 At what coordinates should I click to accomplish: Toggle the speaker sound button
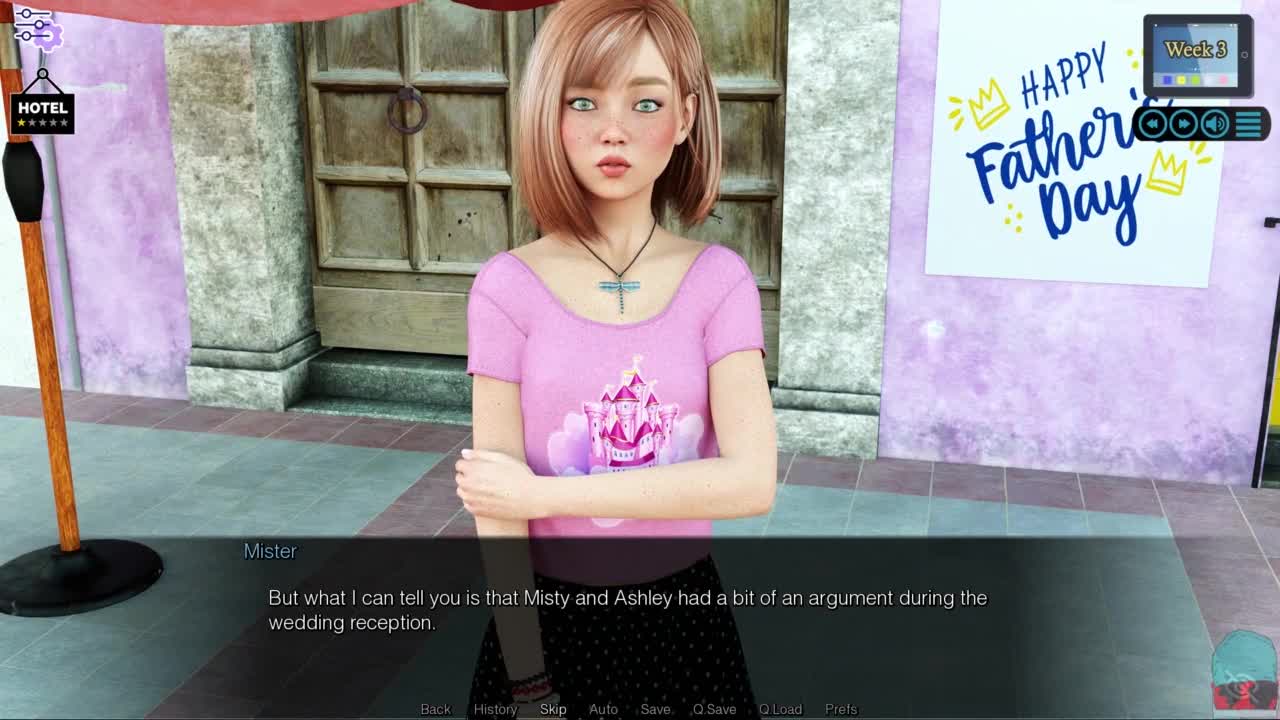click(1215, 124)
